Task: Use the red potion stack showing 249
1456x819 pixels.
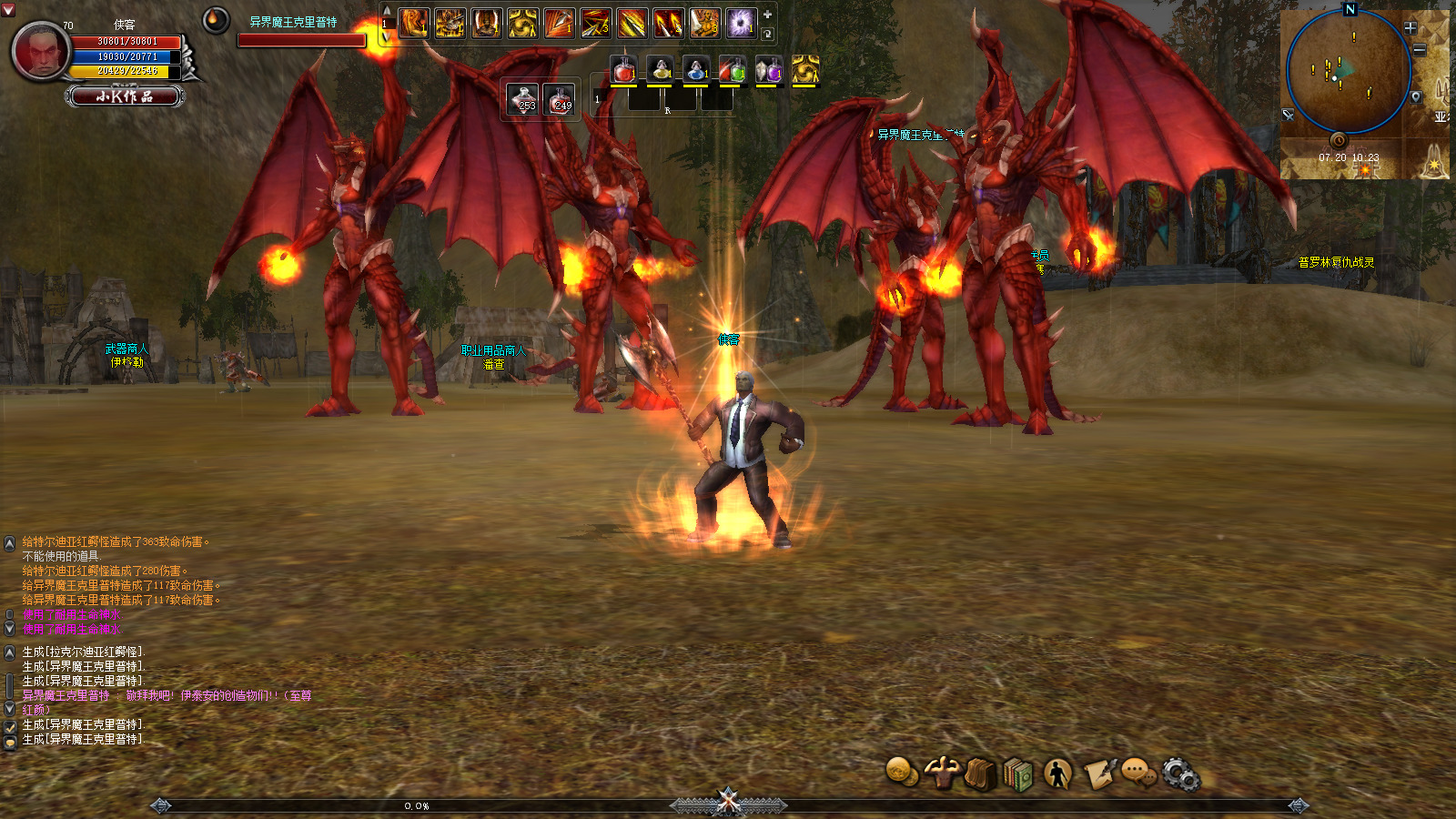Action: click(561, 98)
